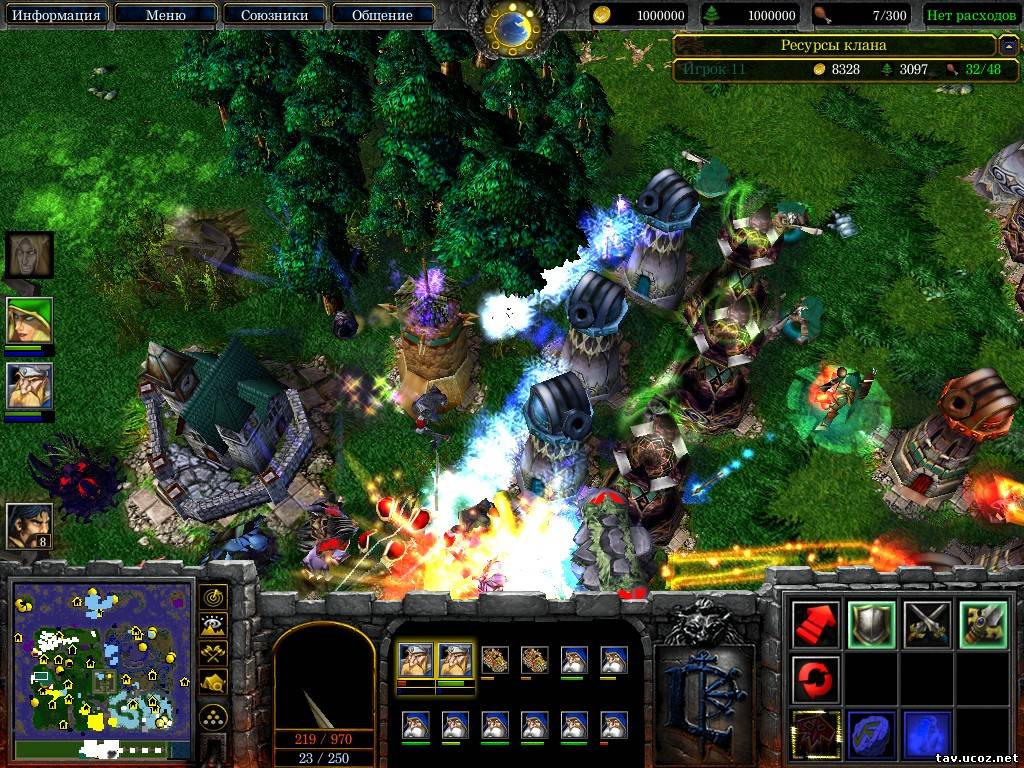
Task: Toggle ally color mode (crossed axes)
Action: 213,654
